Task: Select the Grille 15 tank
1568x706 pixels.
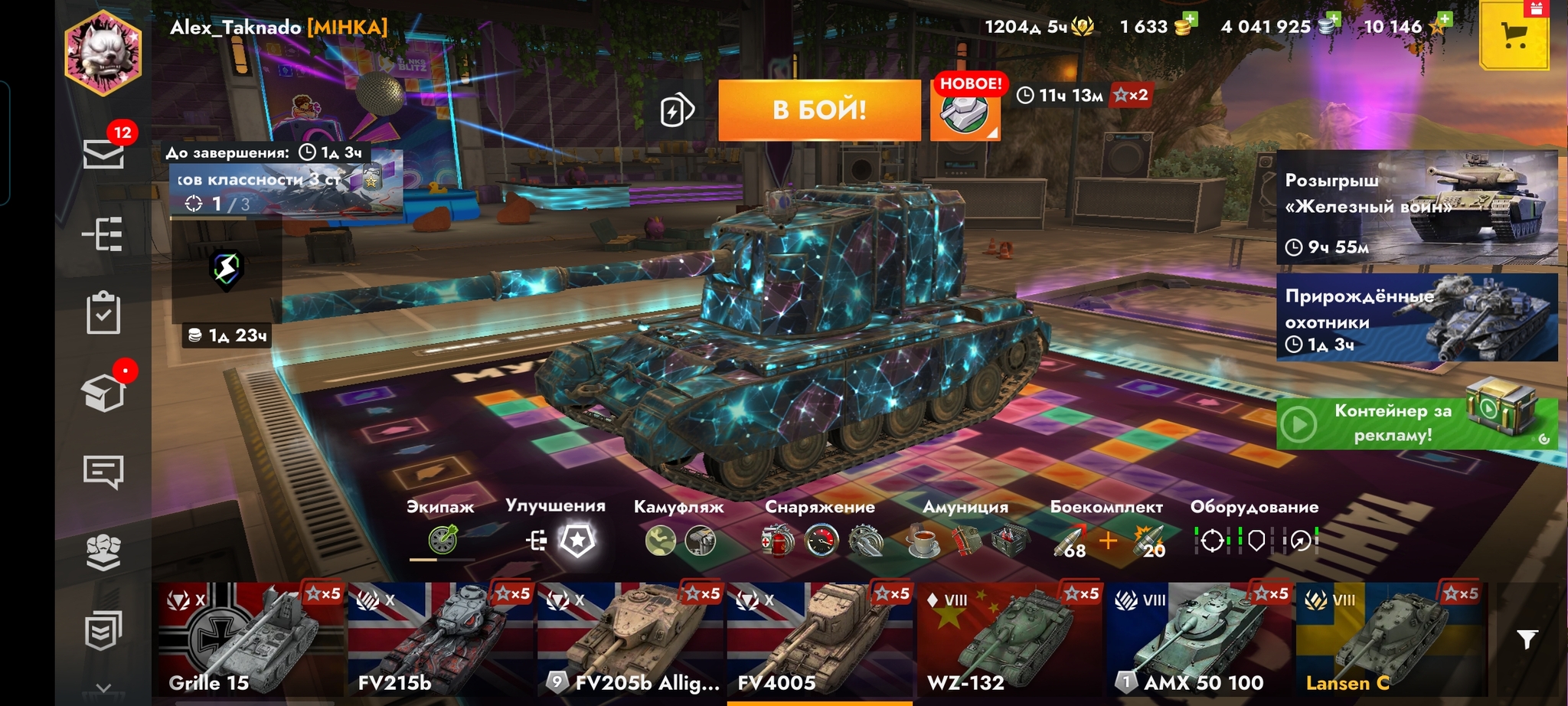Action: 250,639
